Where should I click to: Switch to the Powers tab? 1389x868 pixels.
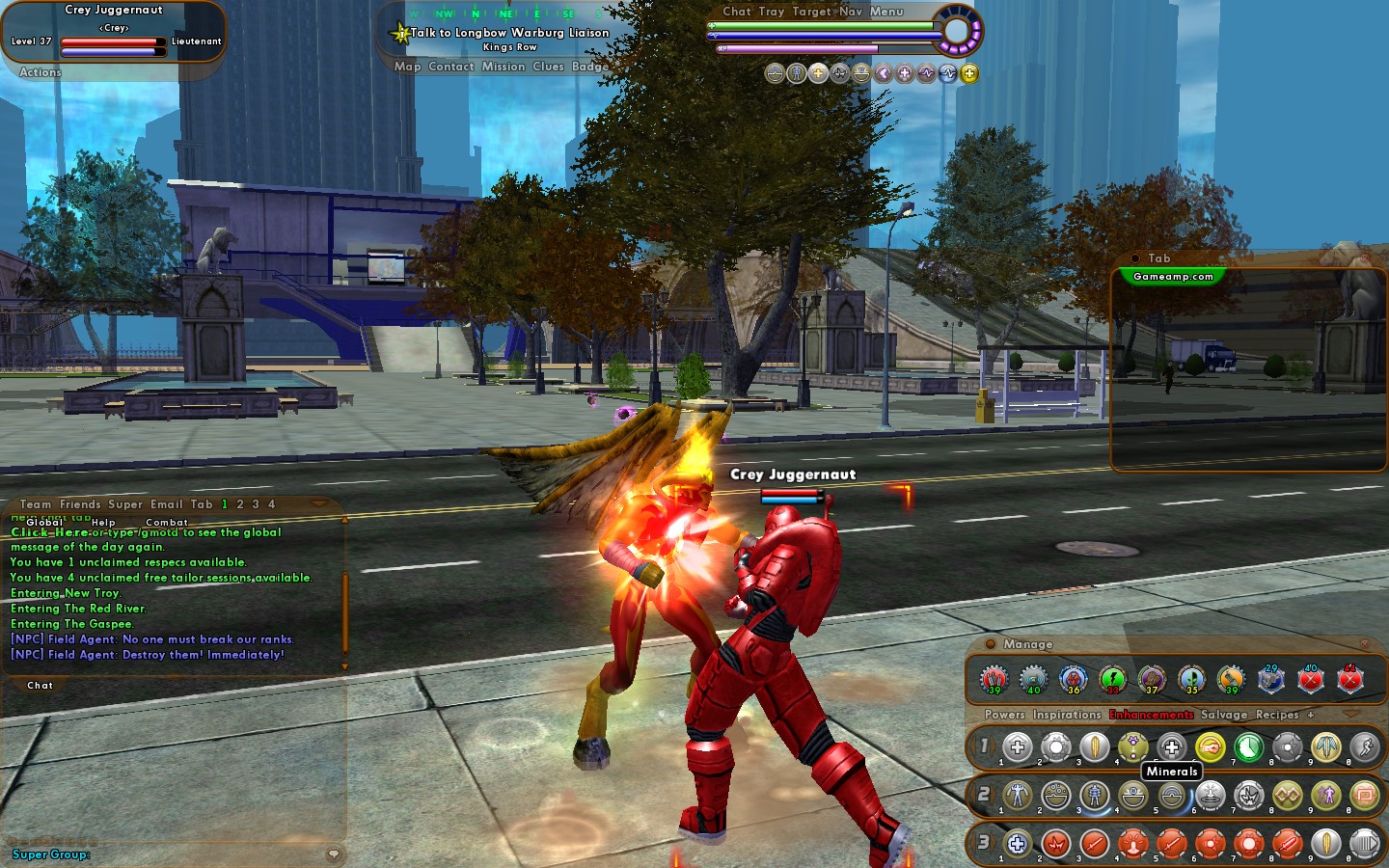pos(1004,715)
